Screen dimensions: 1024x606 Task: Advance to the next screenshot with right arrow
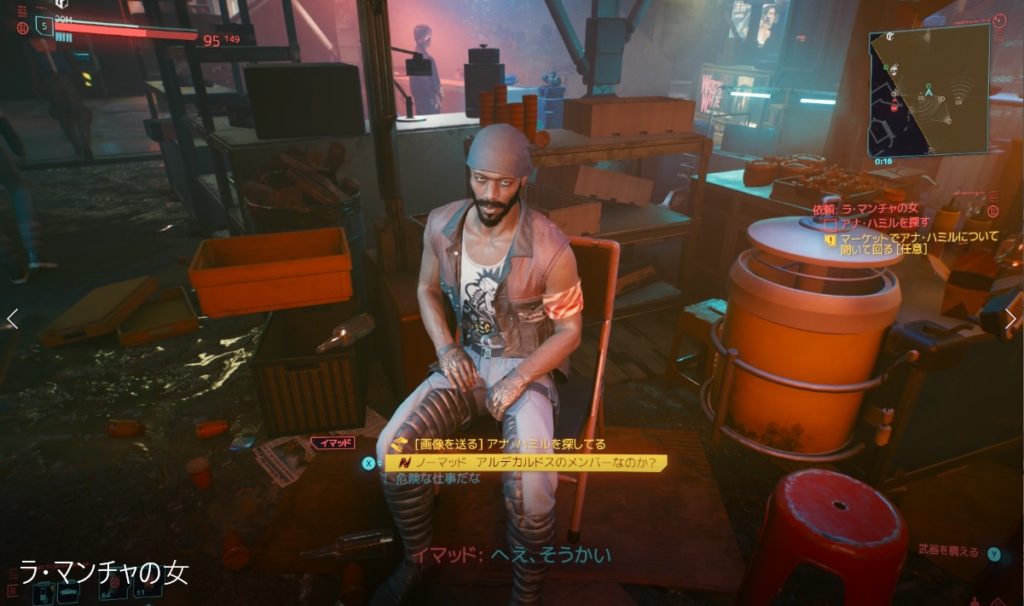1010,319
